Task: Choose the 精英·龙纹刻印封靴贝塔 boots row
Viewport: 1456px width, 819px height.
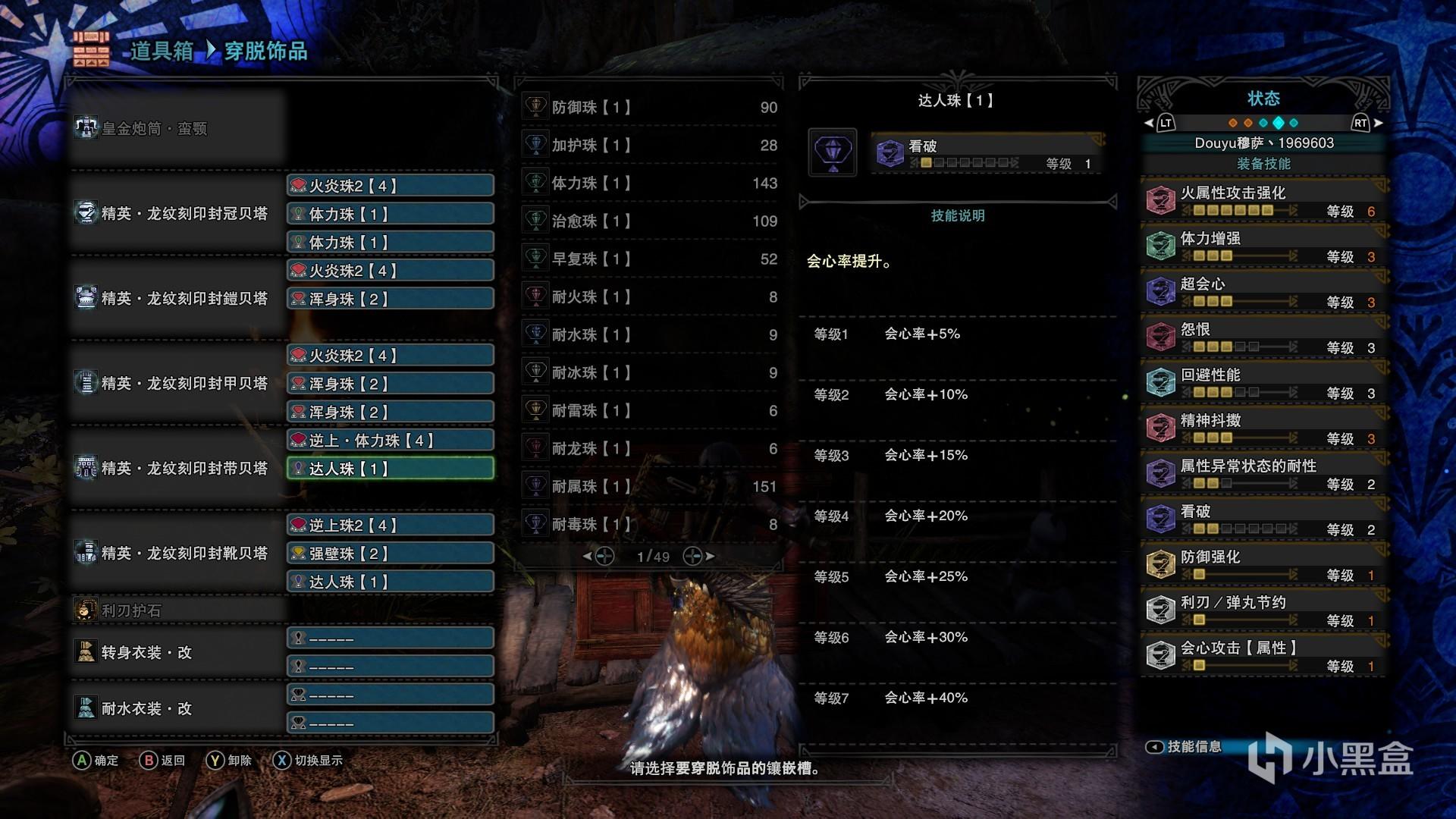Action: click(176, 554)
